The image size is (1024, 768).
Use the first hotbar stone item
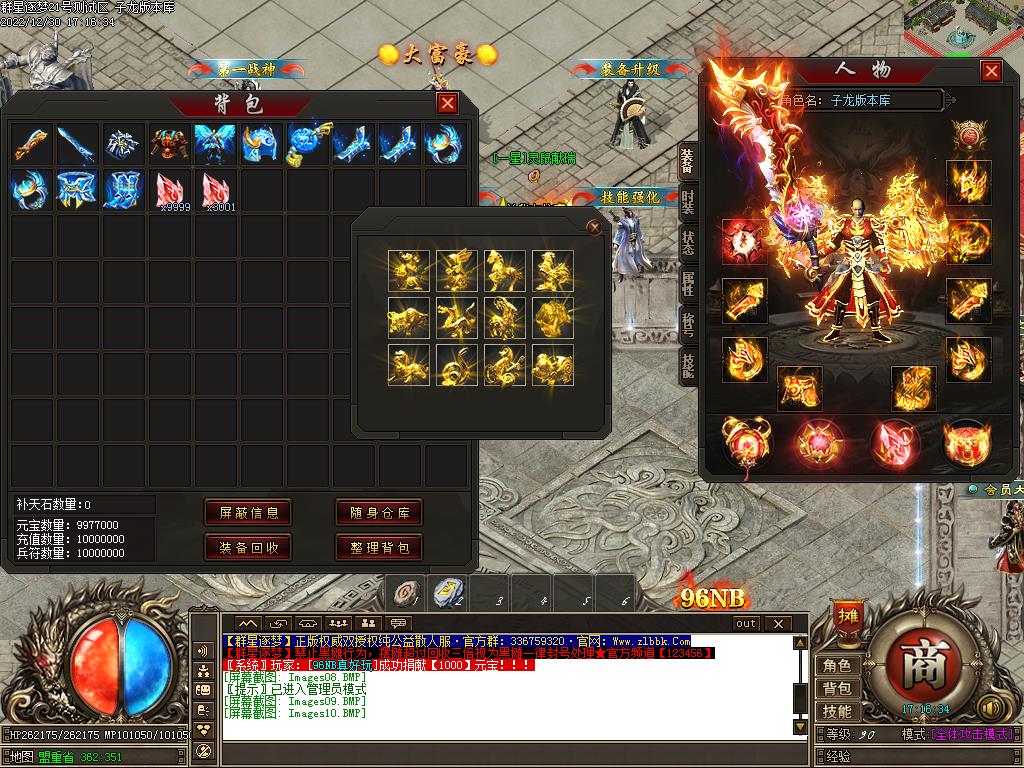[x=405, y=593]
